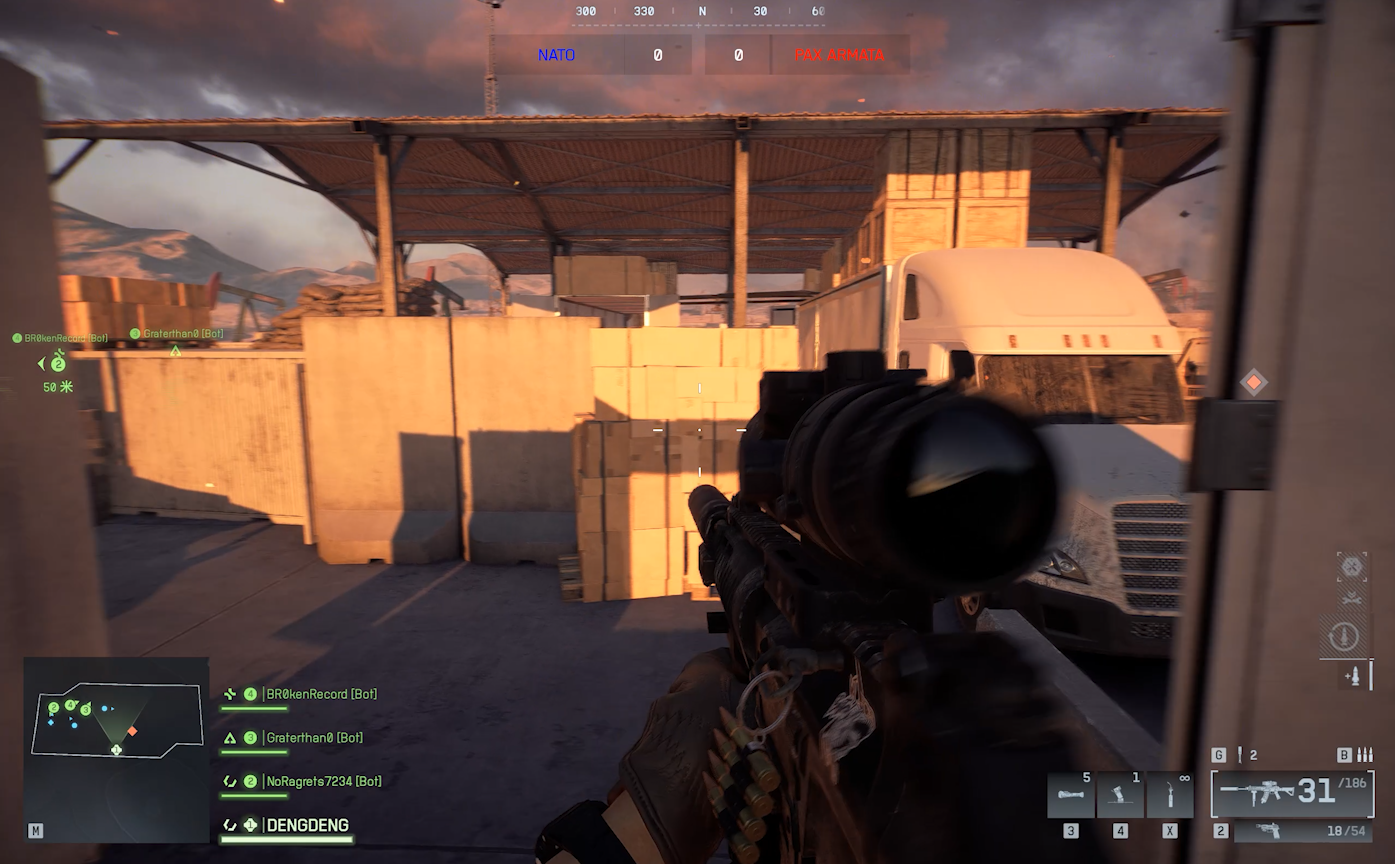Viewport: 1395px width, 864px height.
Task: Click the PAX ARMATA team score panel
Action: tap(806, 55)
